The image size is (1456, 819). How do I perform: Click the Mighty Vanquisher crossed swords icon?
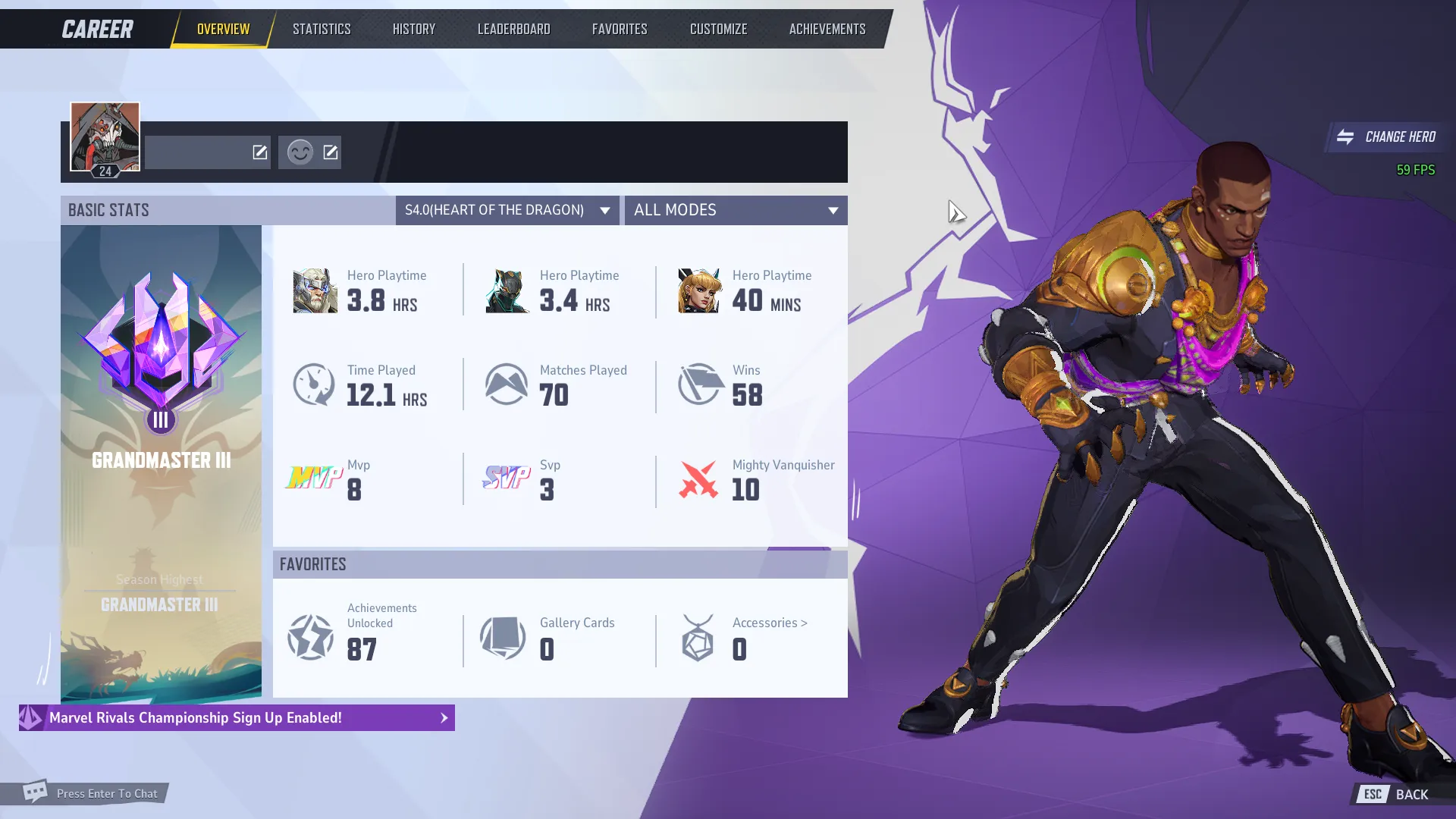pyautogui.click(x=698, y=479)
